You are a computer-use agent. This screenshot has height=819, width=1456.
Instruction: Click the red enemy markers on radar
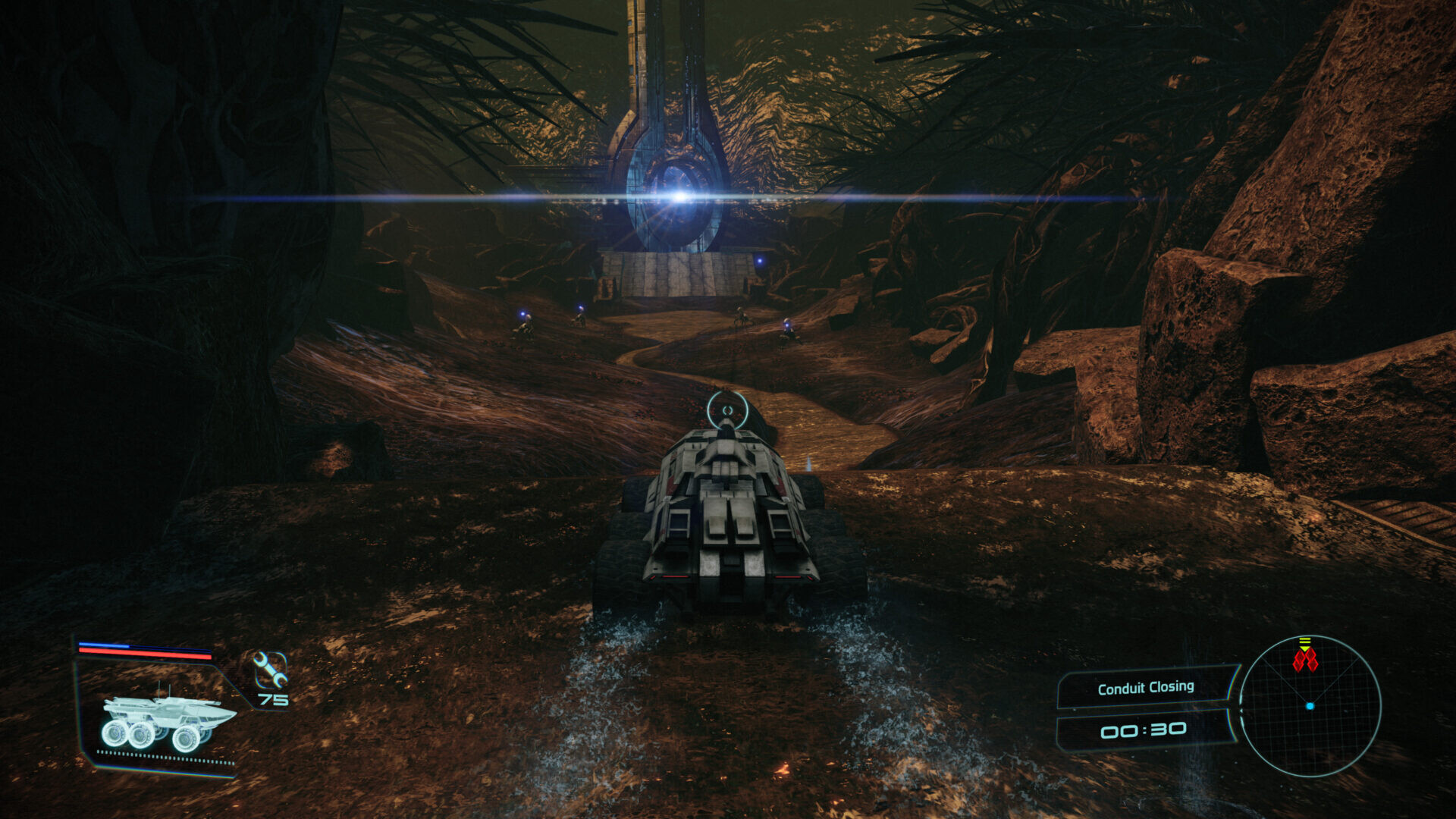coord(1305,660)
